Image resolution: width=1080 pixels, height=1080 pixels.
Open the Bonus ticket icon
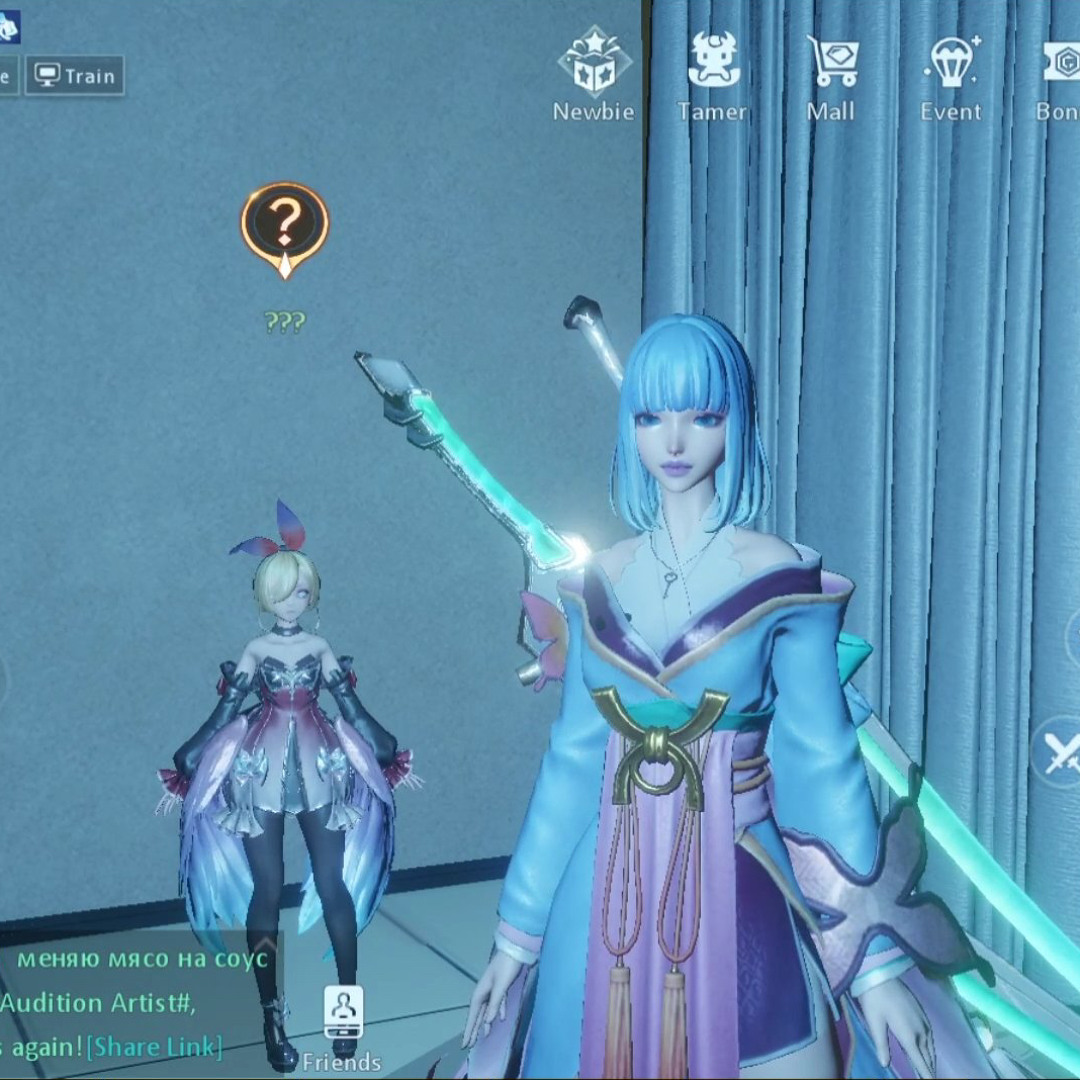1060,76
